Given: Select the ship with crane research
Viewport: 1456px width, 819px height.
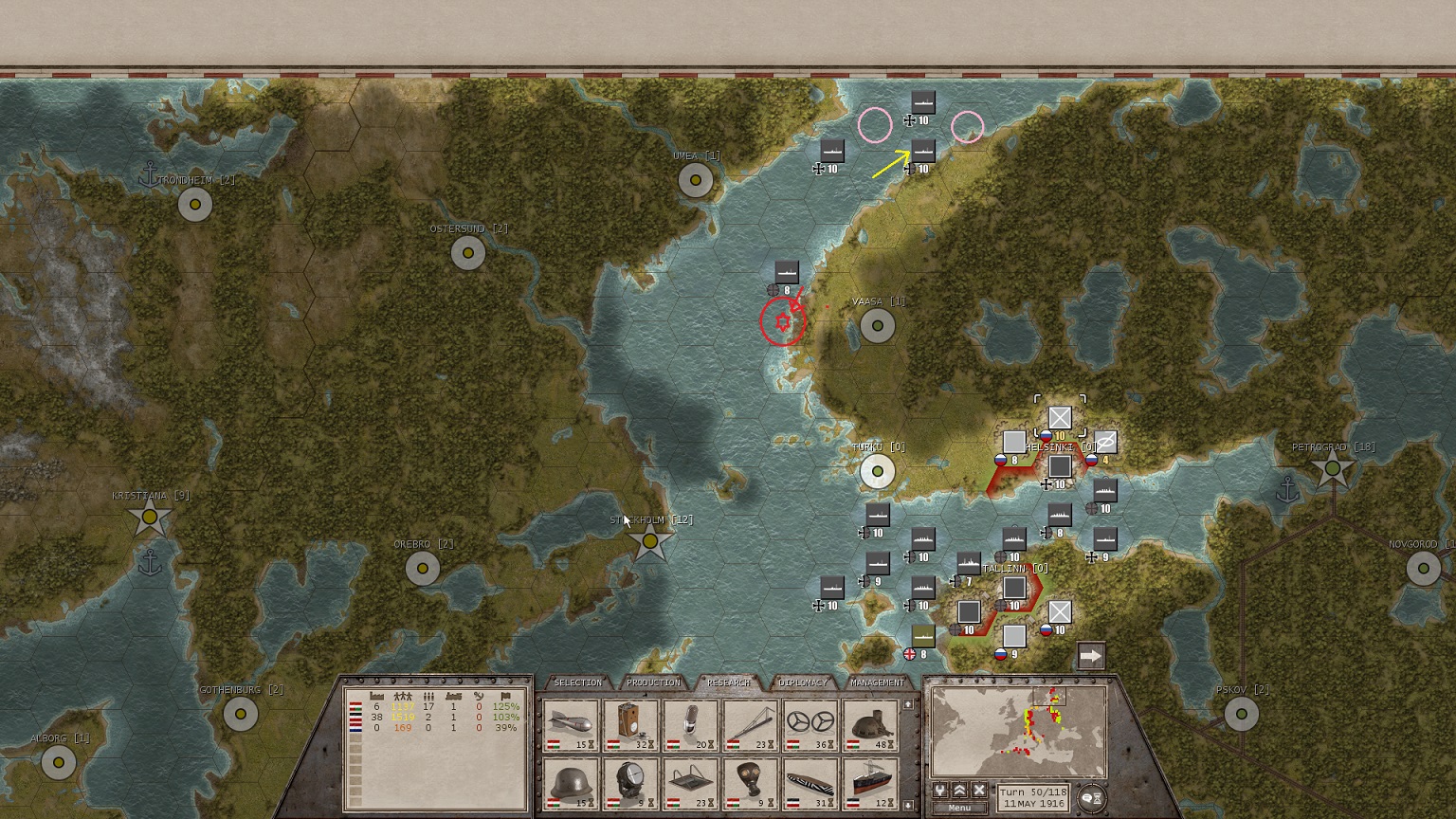Looking at the screenshot, I should pos(870,783).
